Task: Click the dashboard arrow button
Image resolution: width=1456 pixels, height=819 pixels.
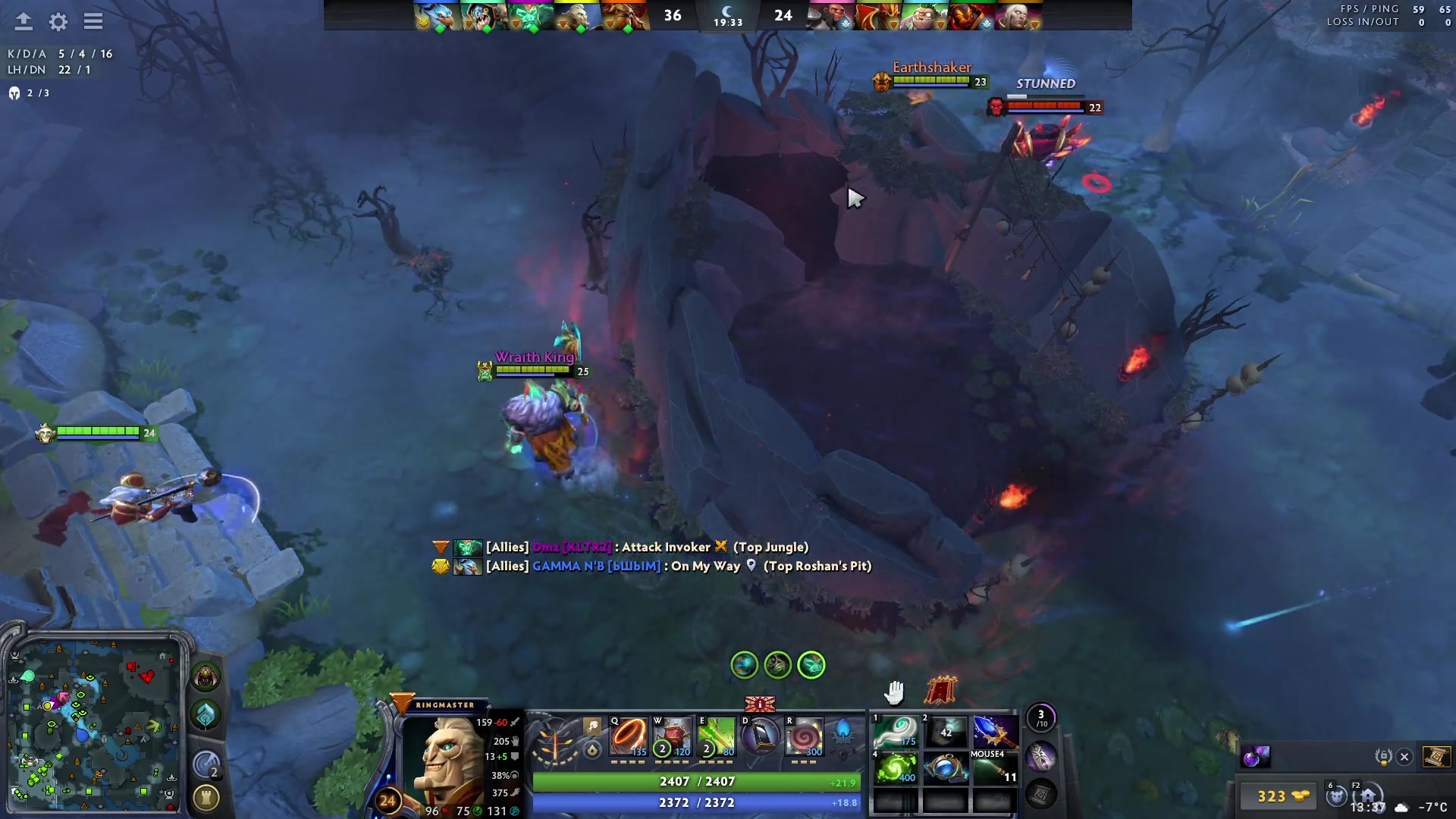Action: (x=24, y=22)
